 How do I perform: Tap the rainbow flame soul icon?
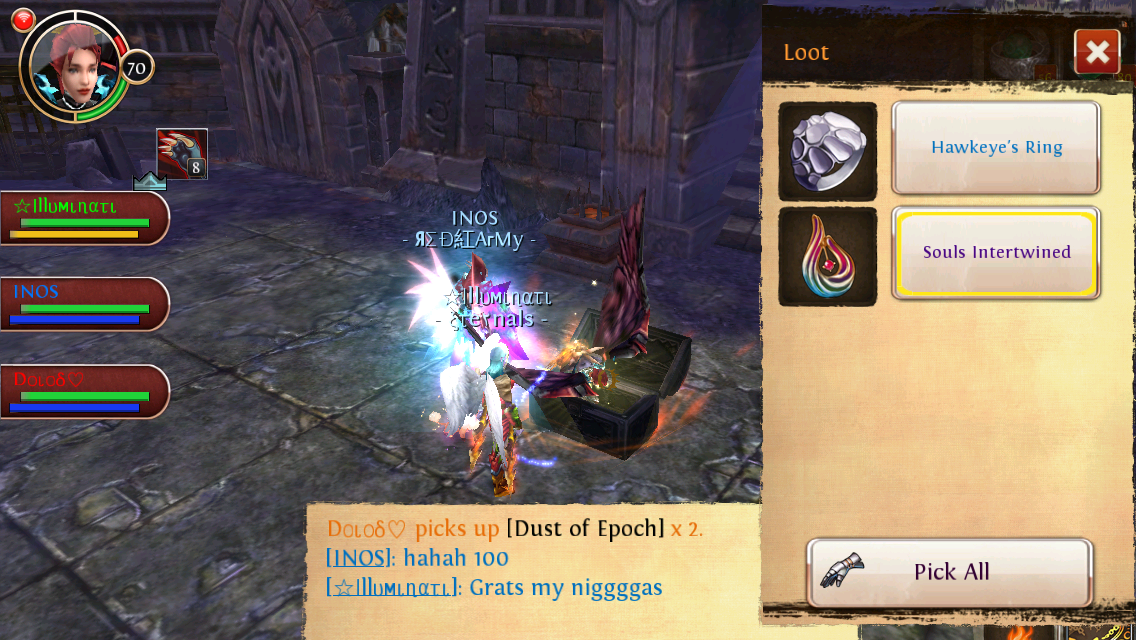[828, 256]
